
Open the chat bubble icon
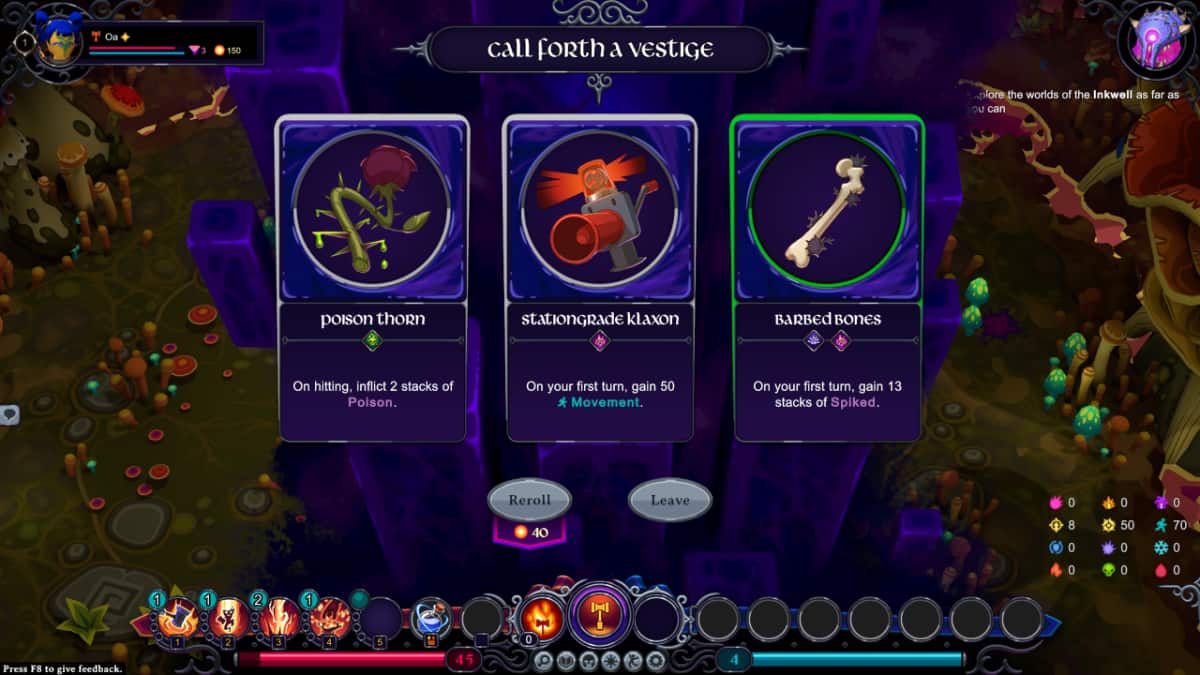(9, 415)
